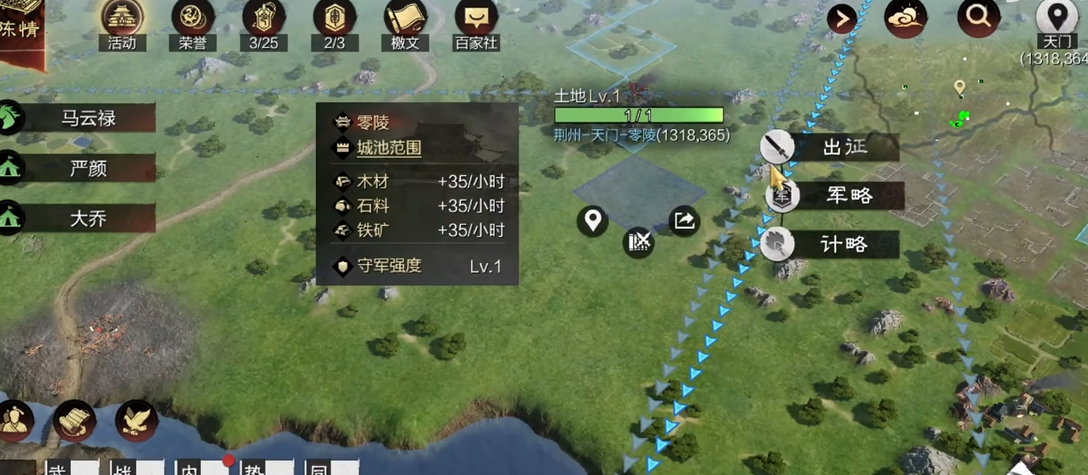Image resolution: width=1088 pixels, height=475 pixels.
Task: Open the cloud weather icon
Action: [x=904, y=17]
